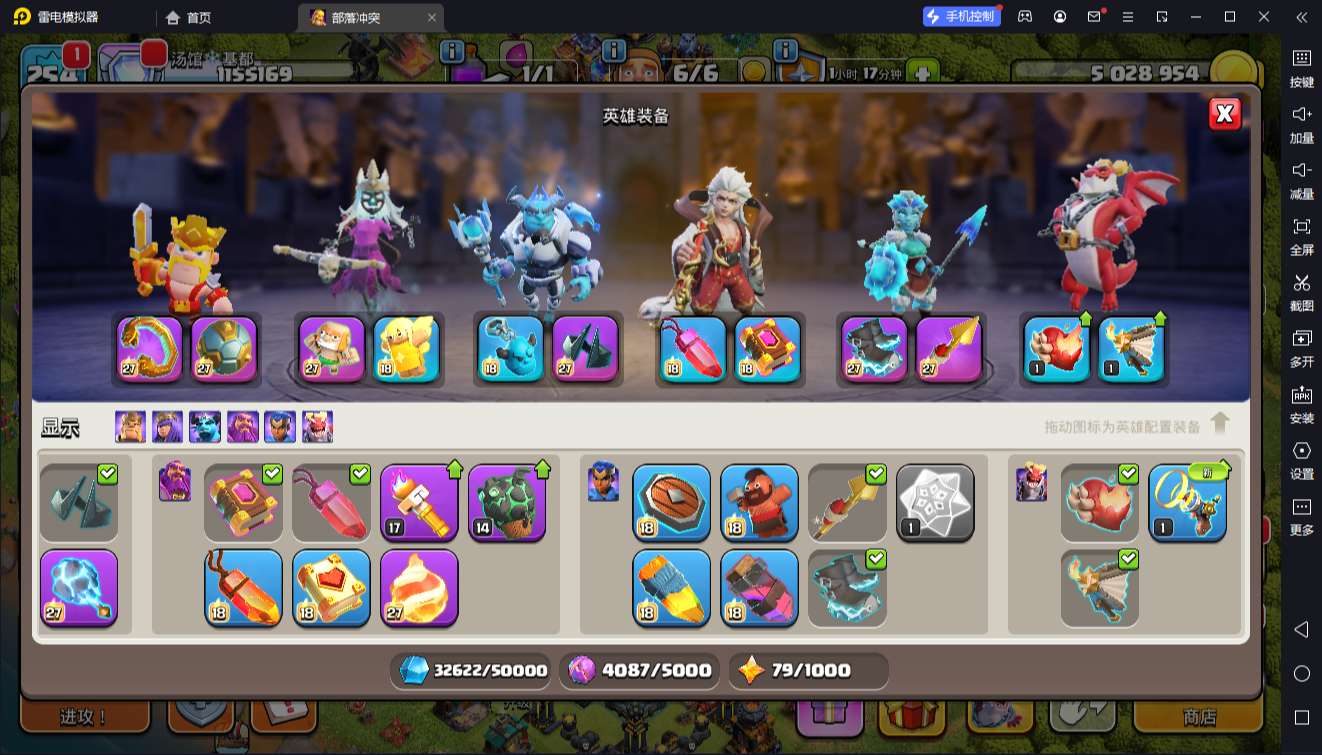Select the equipped Snake Bracelet slot

[150, 349]
